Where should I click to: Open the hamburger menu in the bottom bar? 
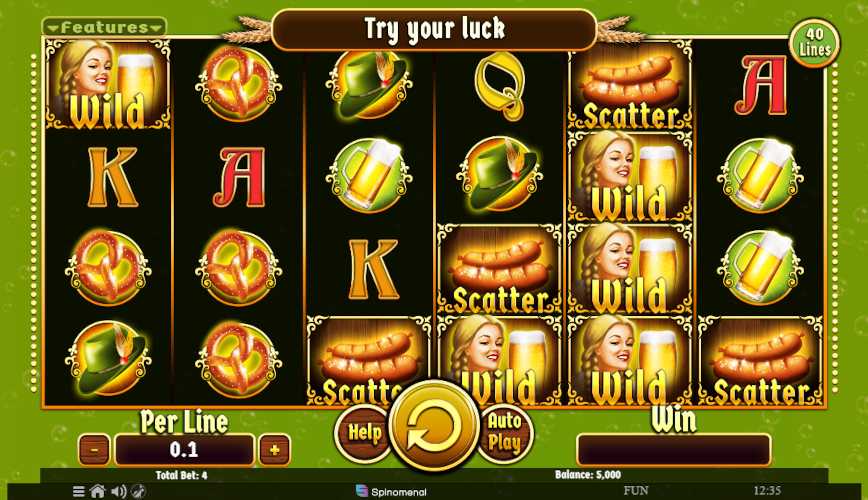click(79, 491)
